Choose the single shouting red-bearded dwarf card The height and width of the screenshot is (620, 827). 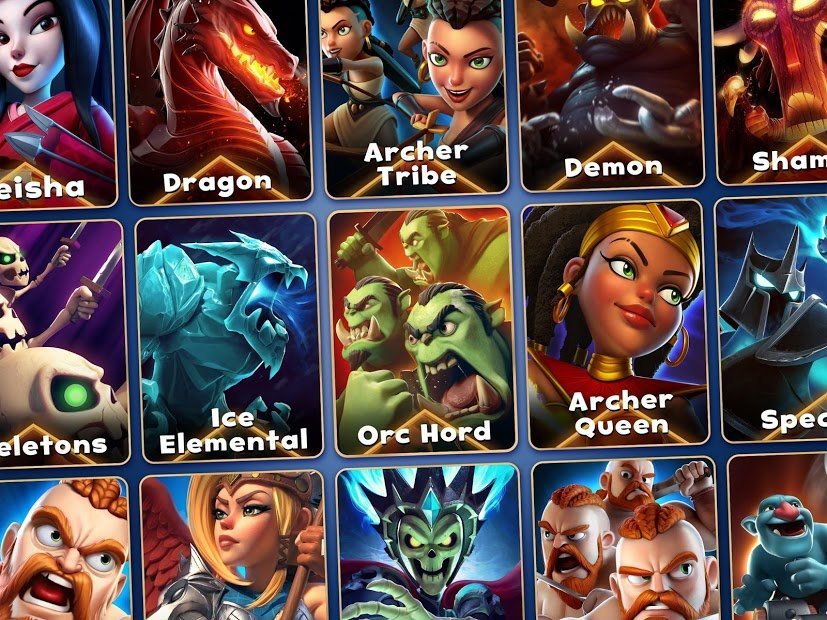62,550
